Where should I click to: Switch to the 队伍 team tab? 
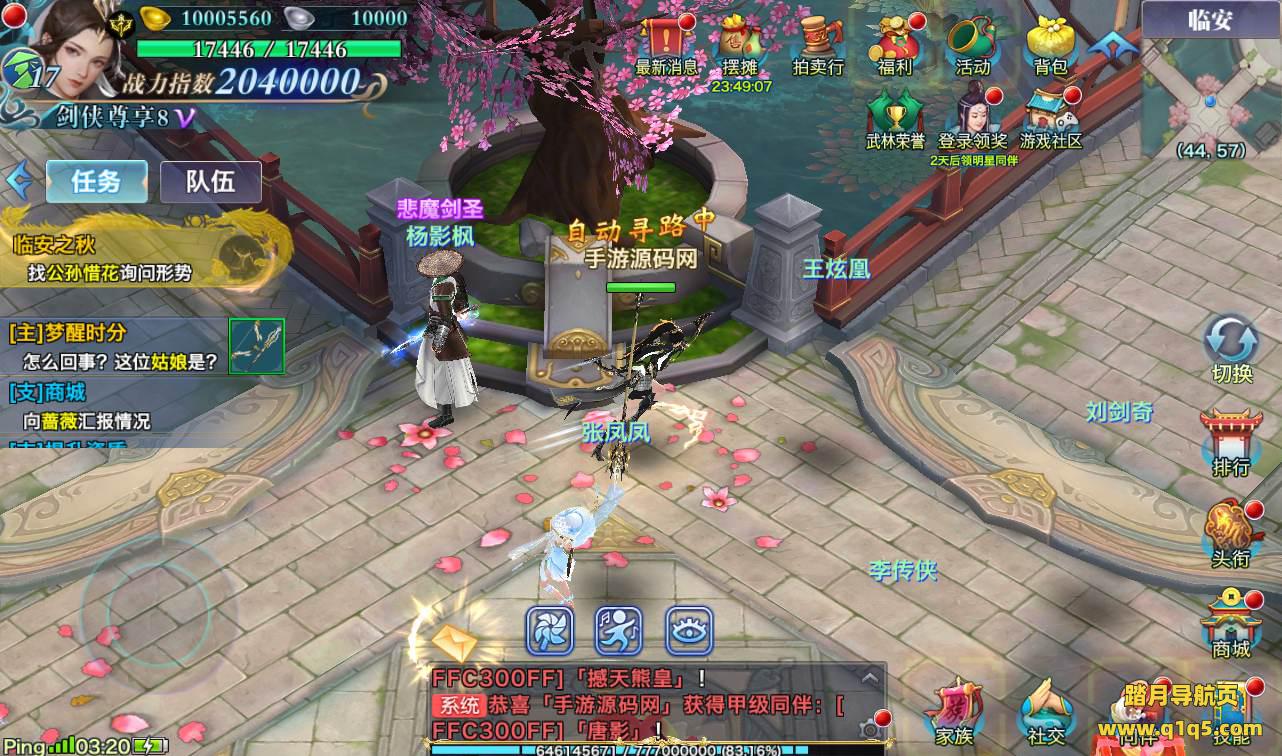[210, 182]
